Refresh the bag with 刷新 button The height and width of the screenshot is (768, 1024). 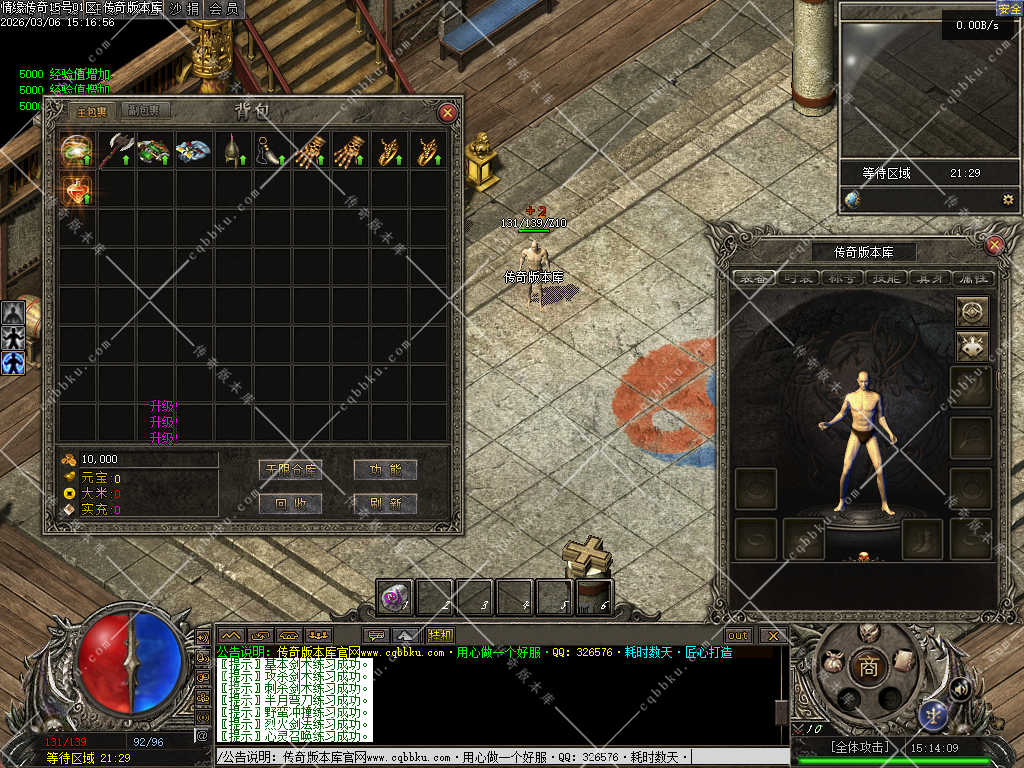tap(385, 503)
